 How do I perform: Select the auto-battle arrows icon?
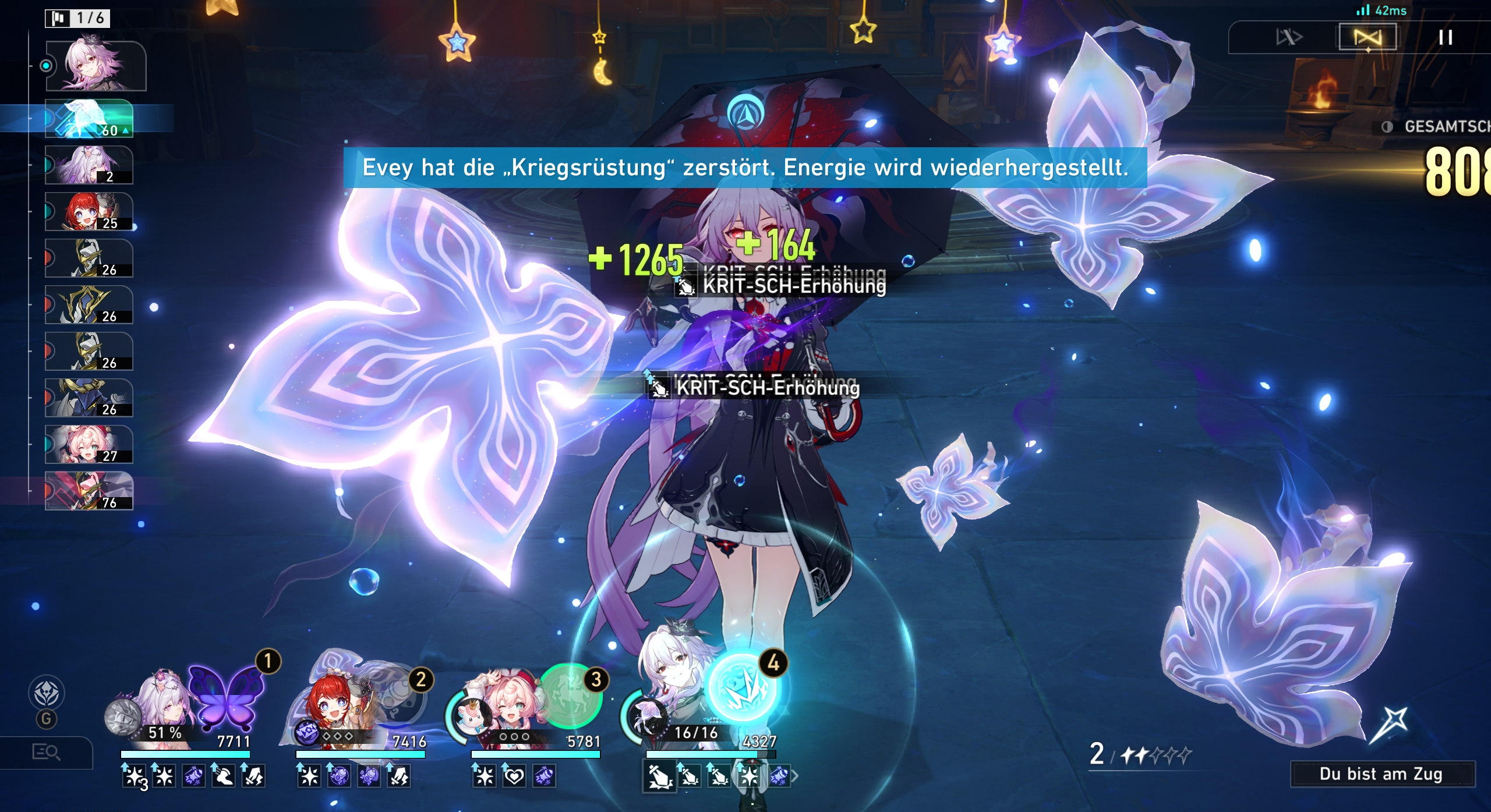(x=1289, y=37)
